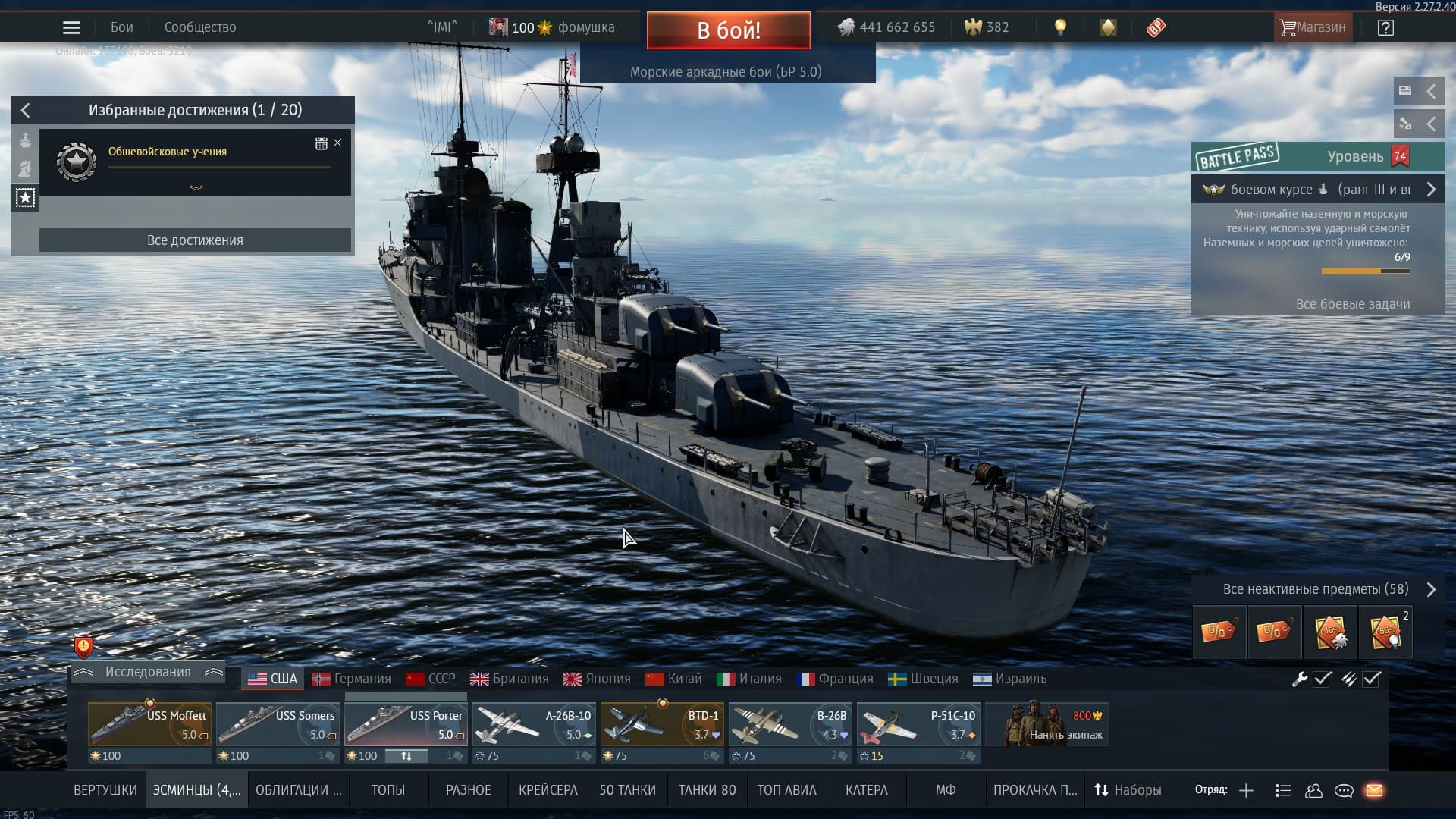
Task: Open the «Наборы» presets menu
Action: coord(1128,790)
